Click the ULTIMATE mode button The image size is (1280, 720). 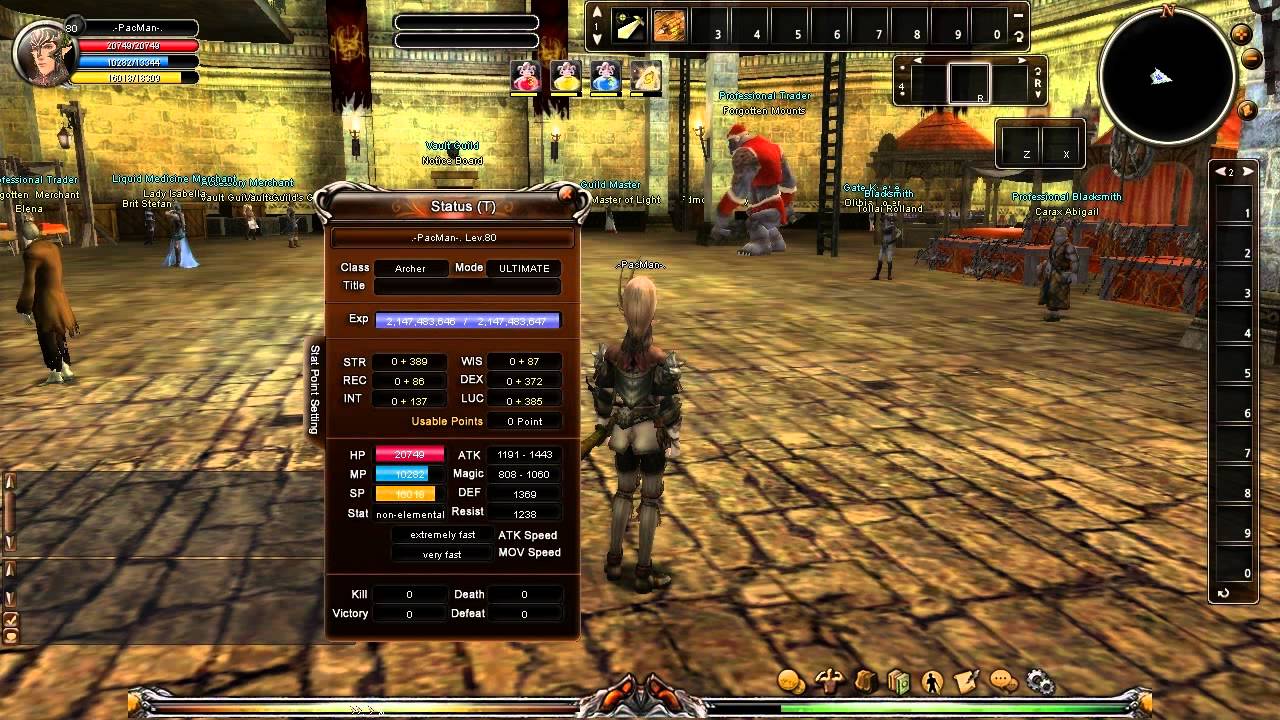523,268
